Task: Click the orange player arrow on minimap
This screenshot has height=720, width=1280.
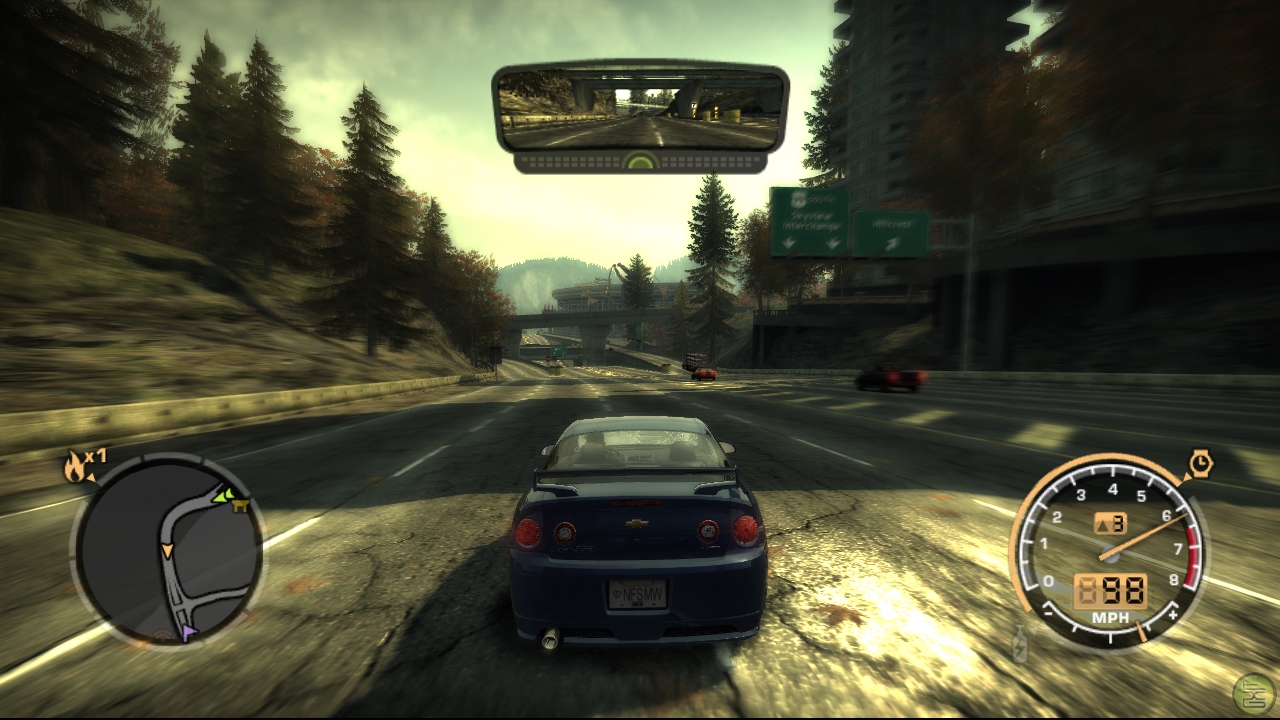Action: [167, 551]
